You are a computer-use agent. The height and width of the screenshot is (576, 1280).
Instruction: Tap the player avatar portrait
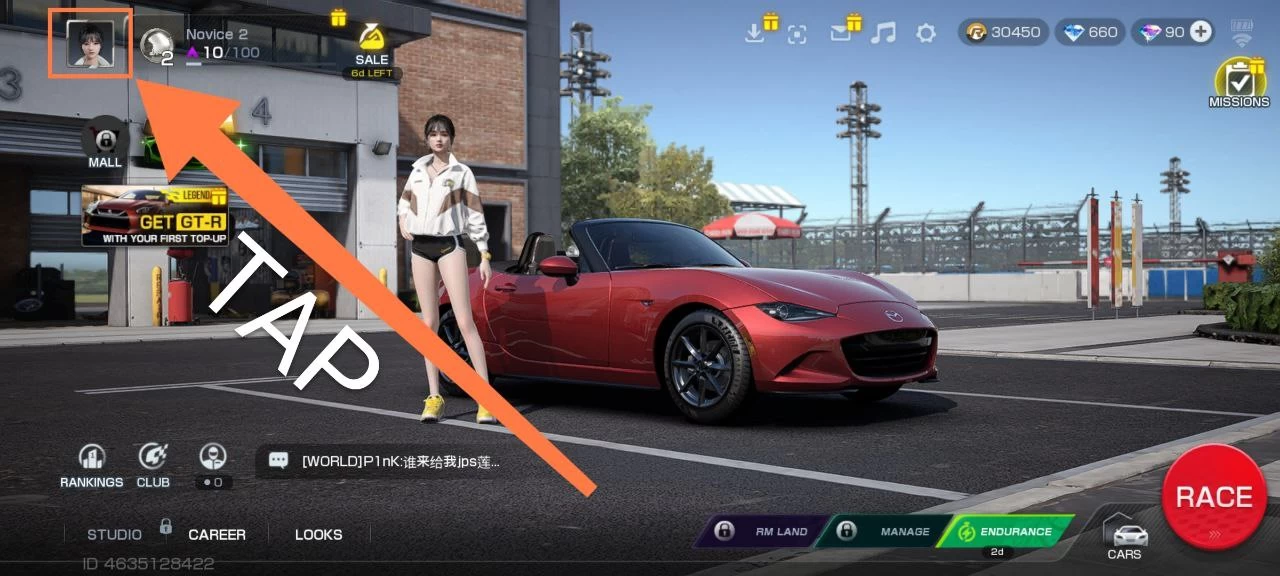click(89, 44)
